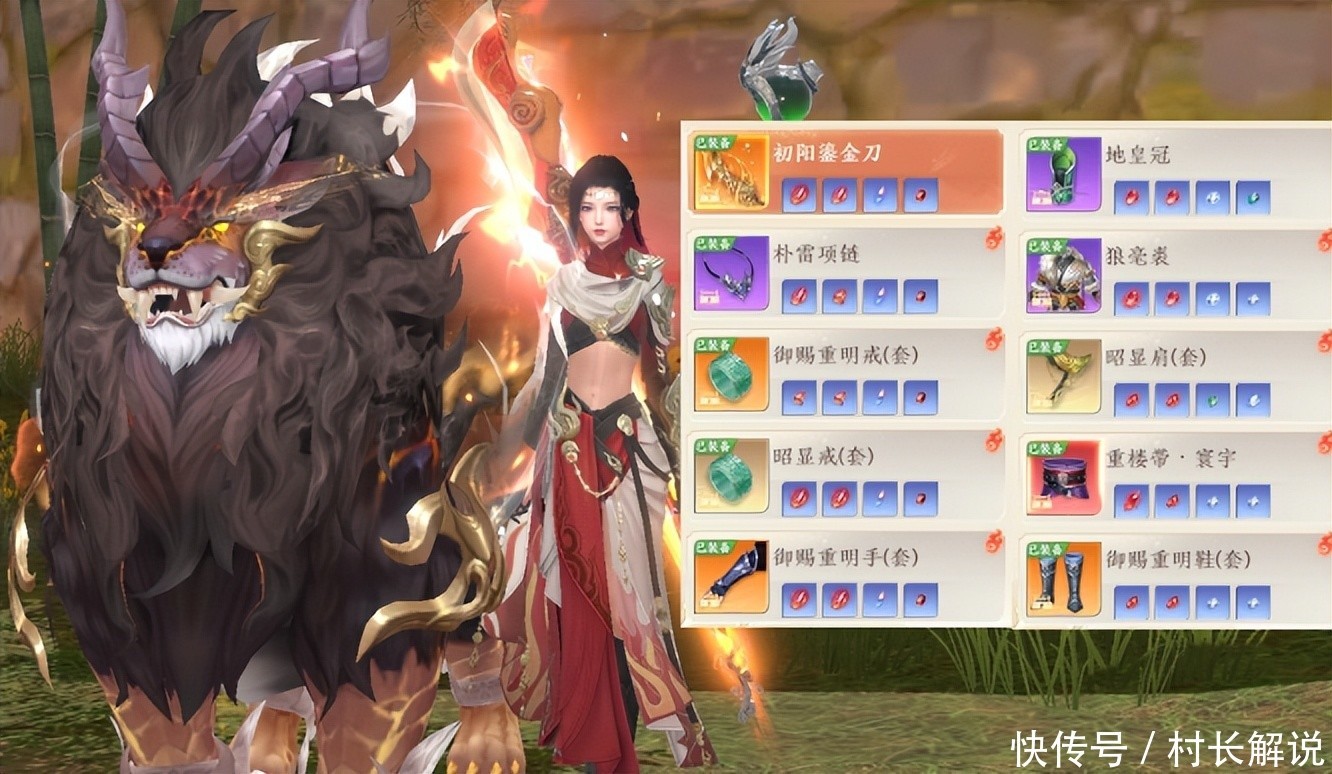Open the 狼毫裘 armor icon
Image resolution: width=1332 pixels, height=774 pixels.
pos(1063,276)
